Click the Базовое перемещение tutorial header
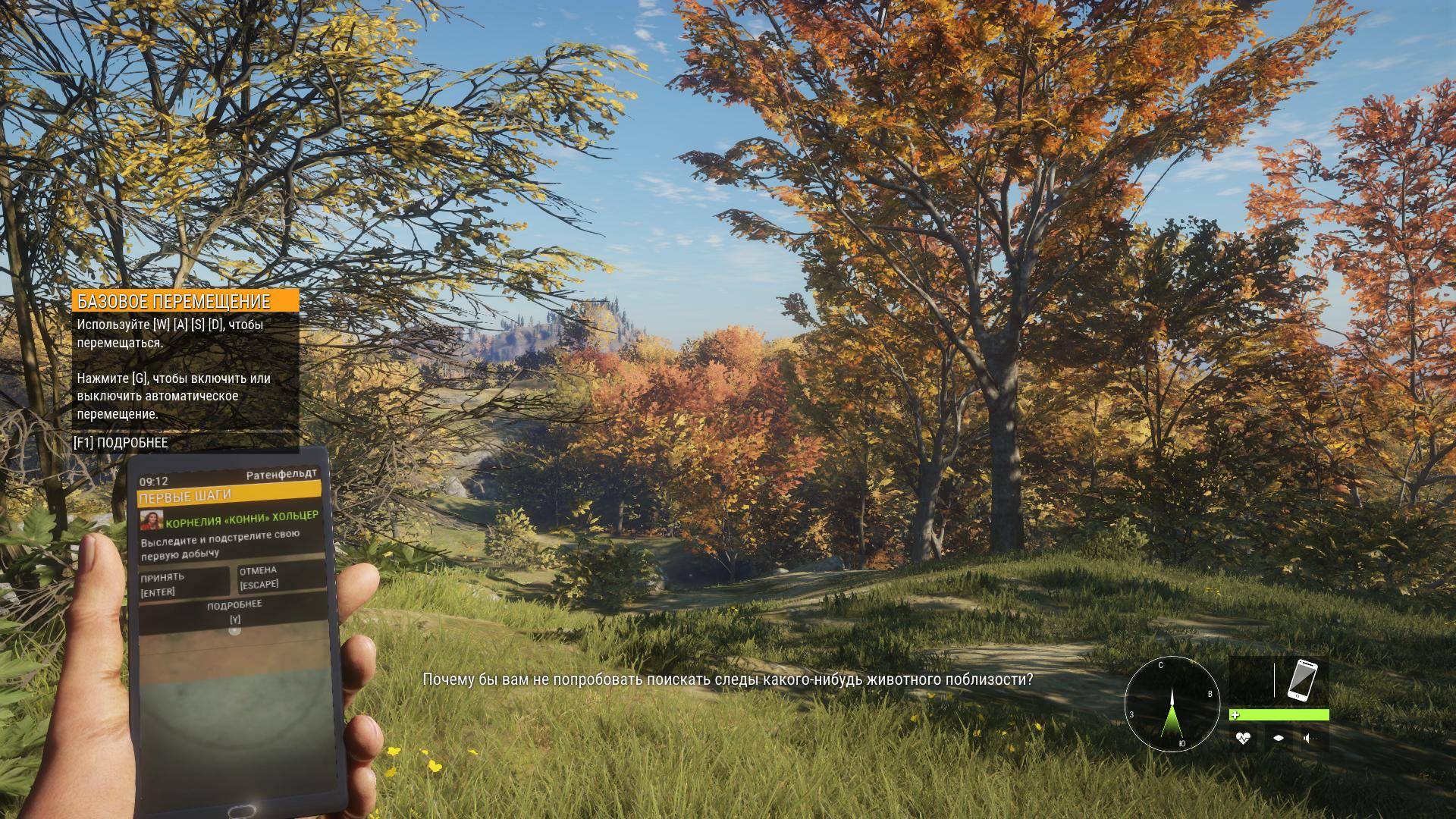This screenshot has height=819, width=1456. 186,301
